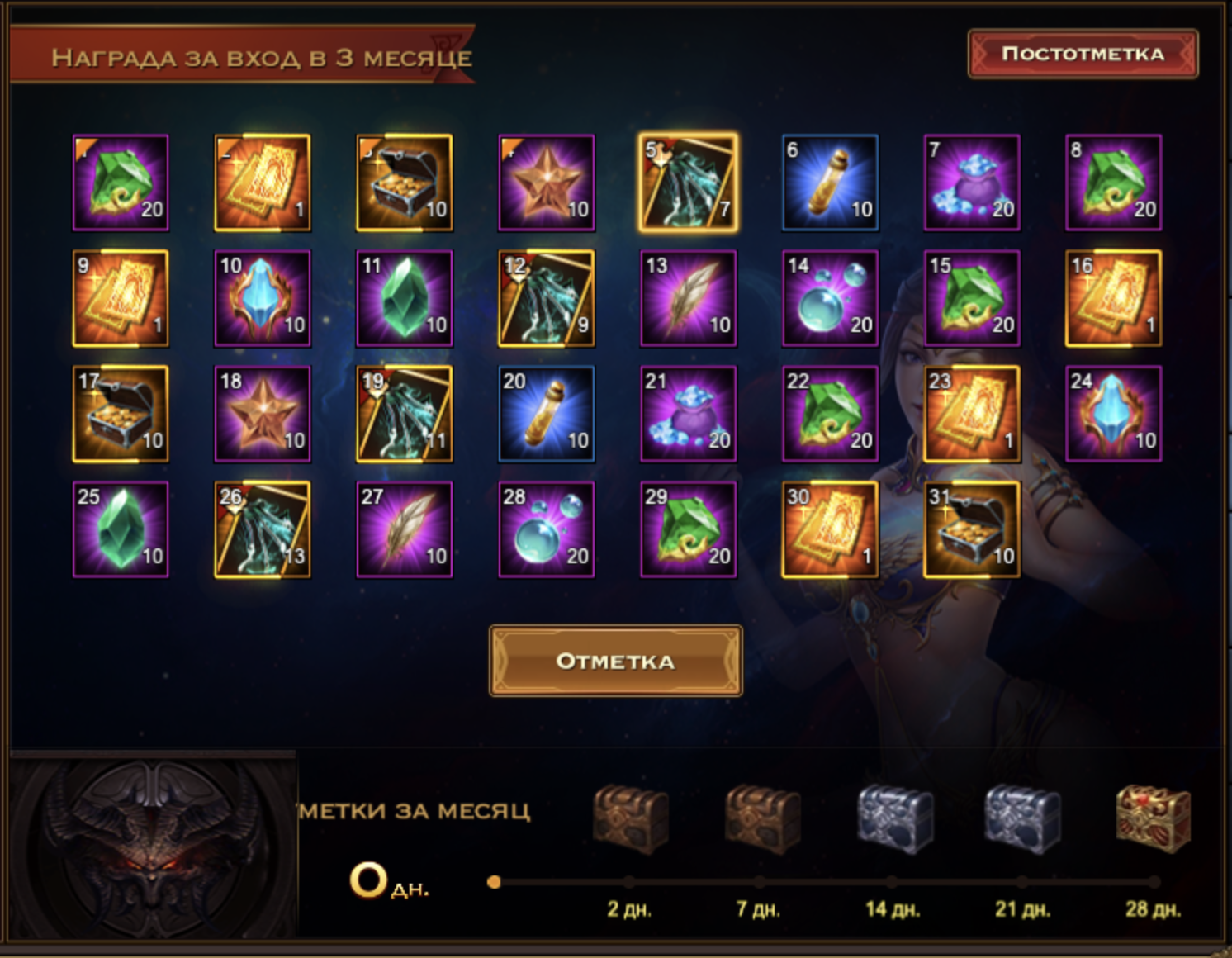Select day 17 treasure chest reward
This screenshot has height=958, width=1232.
pyautogui.click(x=121, y=414)
